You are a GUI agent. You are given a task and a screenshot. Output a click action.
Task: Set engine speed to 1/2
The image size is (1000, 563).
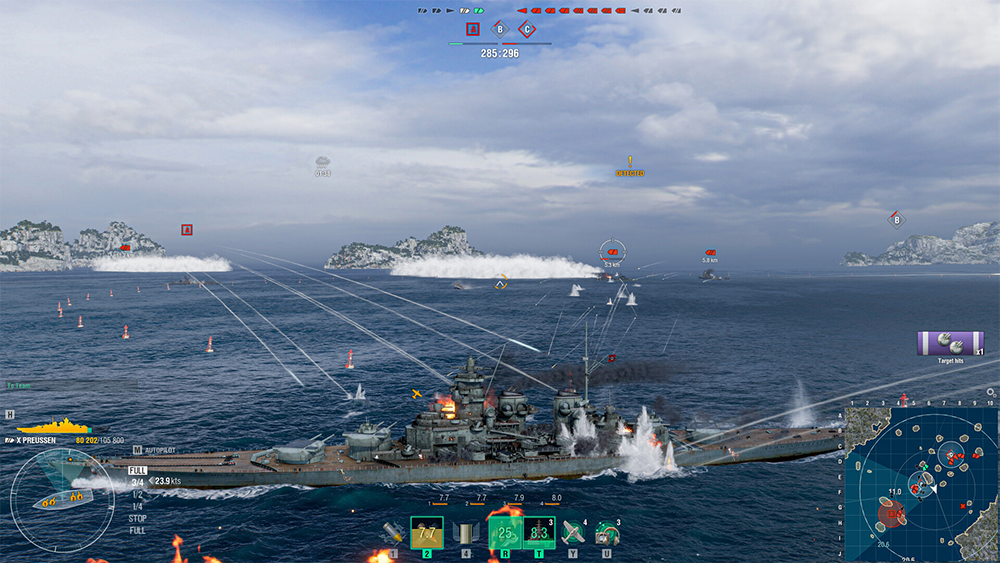tap(138, 494)
